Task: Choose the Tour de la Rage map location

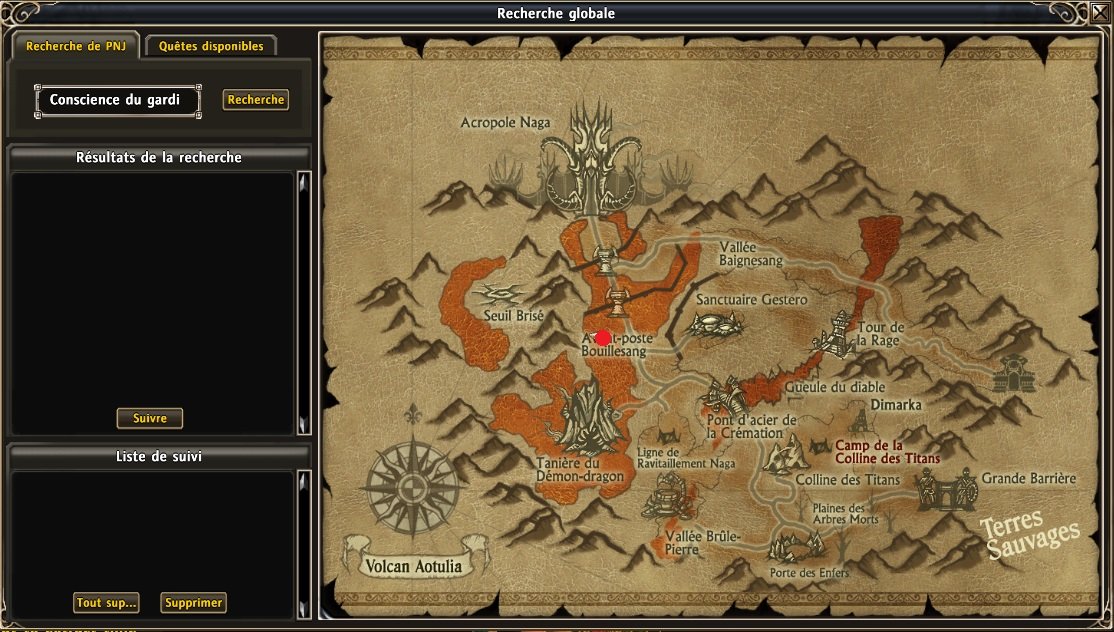Action: pyautogui.click(x=838, y=334)
